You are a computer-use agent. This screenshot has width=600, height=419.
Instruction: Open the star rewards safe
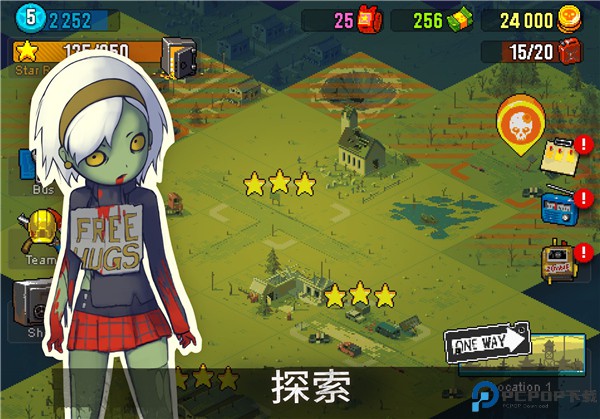click(179, 59)
